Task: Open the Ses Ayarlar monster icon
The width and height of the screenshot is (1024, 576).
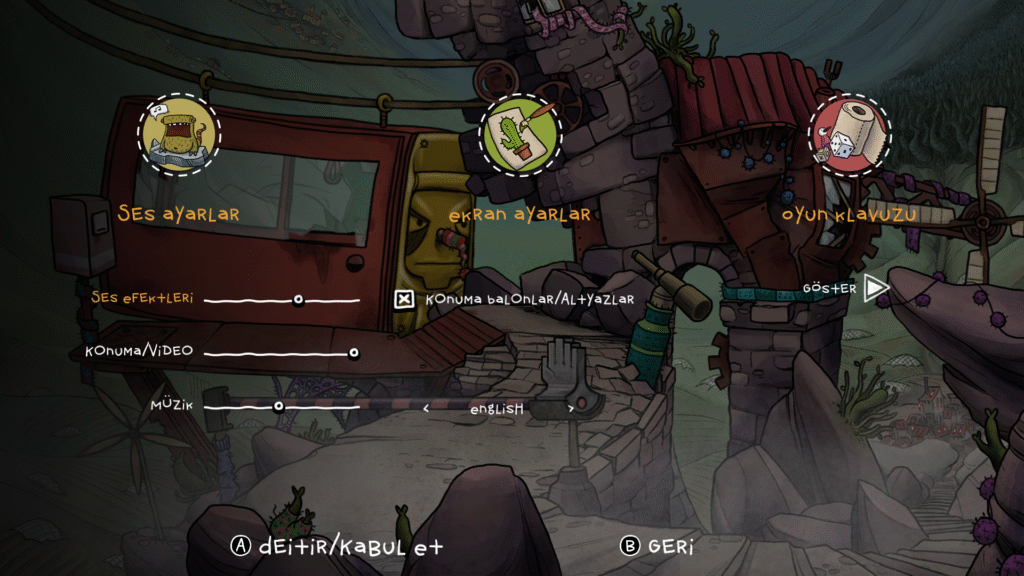Action: (179, 134)
